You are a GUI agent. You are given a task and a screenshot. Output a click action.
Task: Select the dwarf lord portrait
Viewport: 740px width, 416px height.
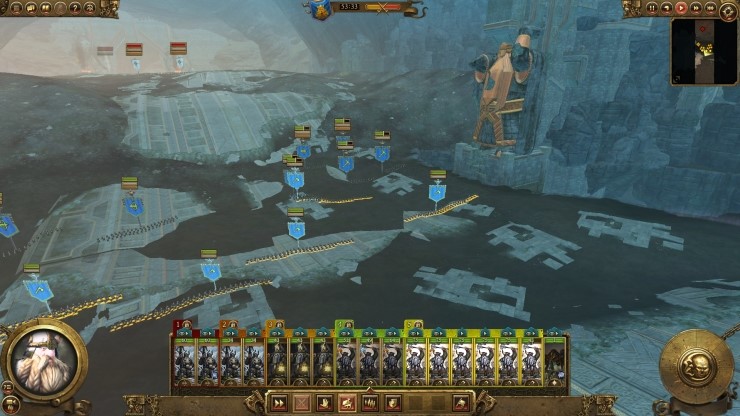(x=43, y=357)
